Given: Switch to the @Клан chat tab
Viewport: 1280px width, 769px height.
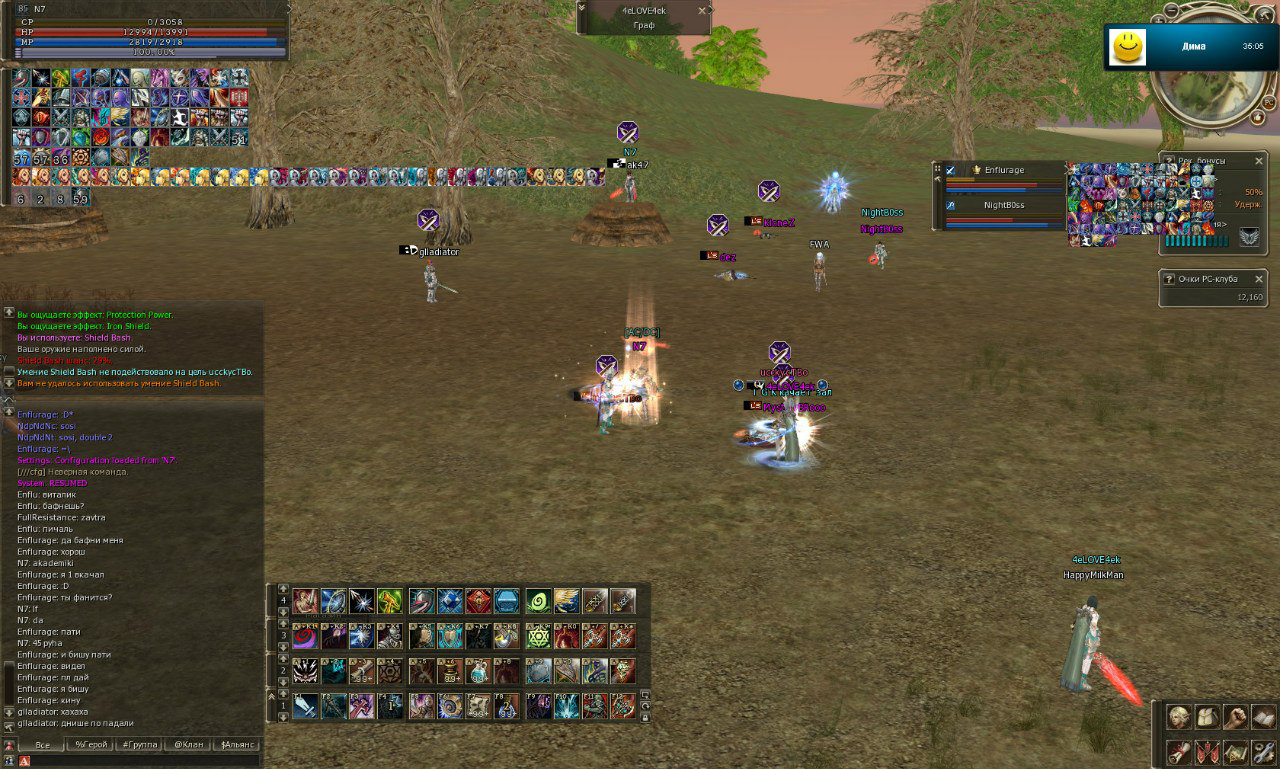Looking at the screenshot, I should (x=190, y=745).
